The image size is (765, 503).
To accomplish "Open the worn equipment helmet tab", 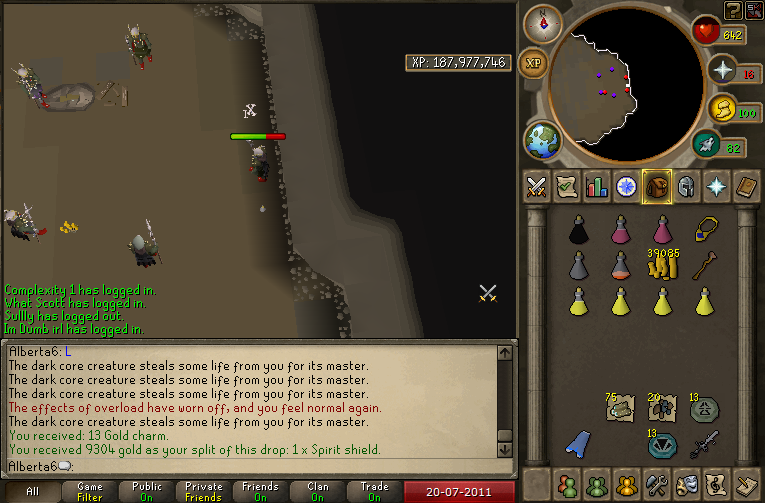I will click(x=686, y=186).
